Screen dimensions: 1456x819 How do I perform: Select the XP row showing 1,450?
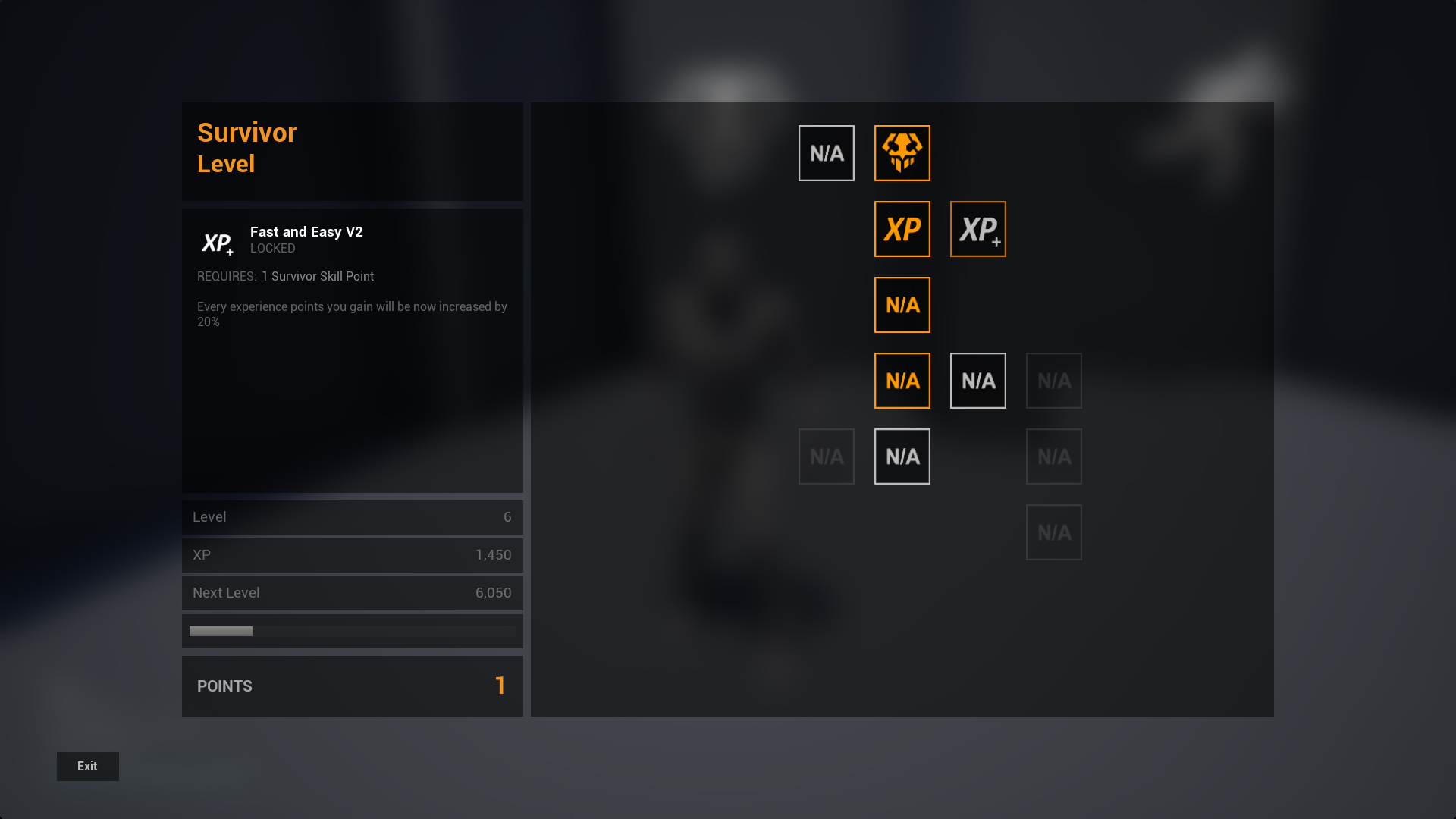352,554
